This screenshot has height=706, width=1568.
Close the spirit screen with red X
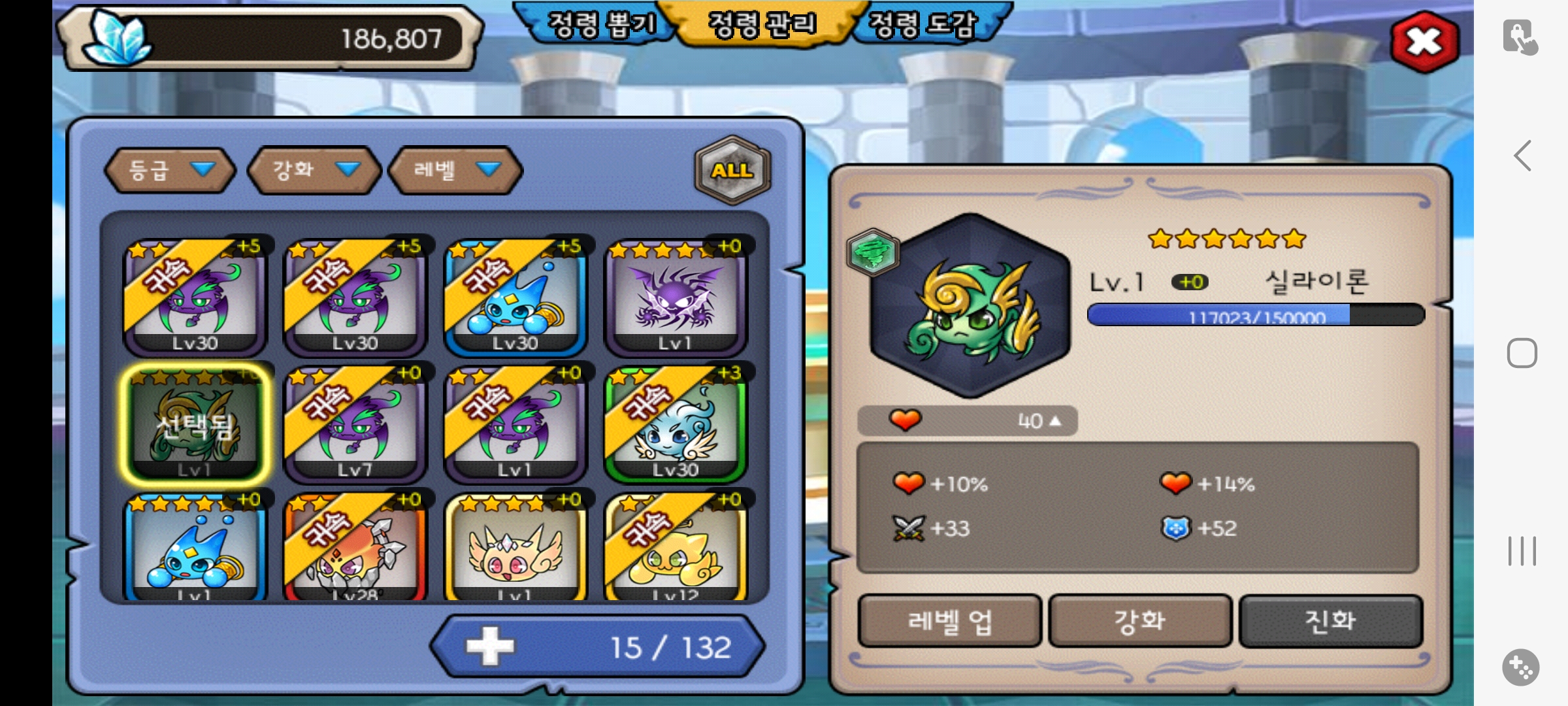click(x=1424, y=42)
